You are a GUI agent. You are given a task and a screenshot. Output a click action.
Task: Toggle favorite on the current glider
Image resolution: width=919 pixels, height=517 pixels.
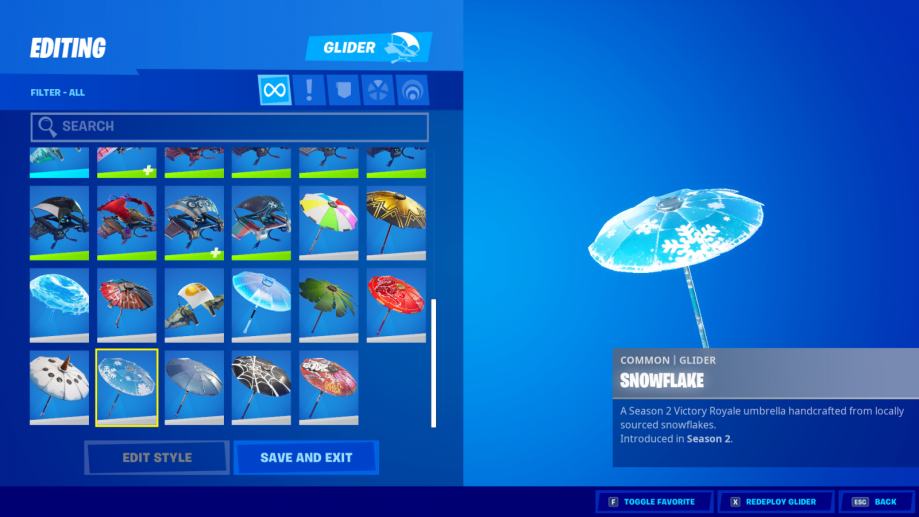[x=654, y=501]
